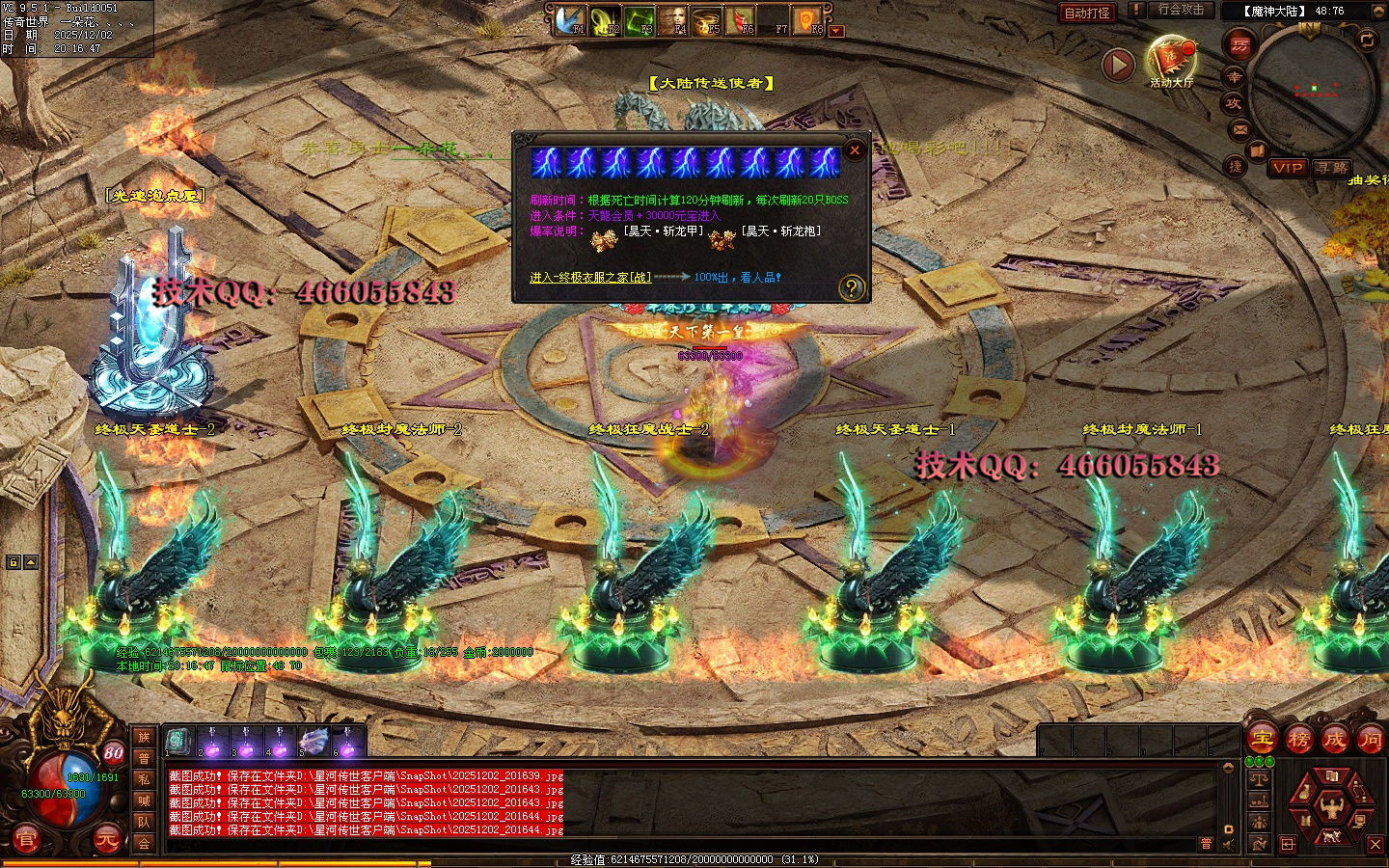Enter the 终极衣服之家 battle link
Screen dimensions: 1389x868
click(x=590, y=278)
